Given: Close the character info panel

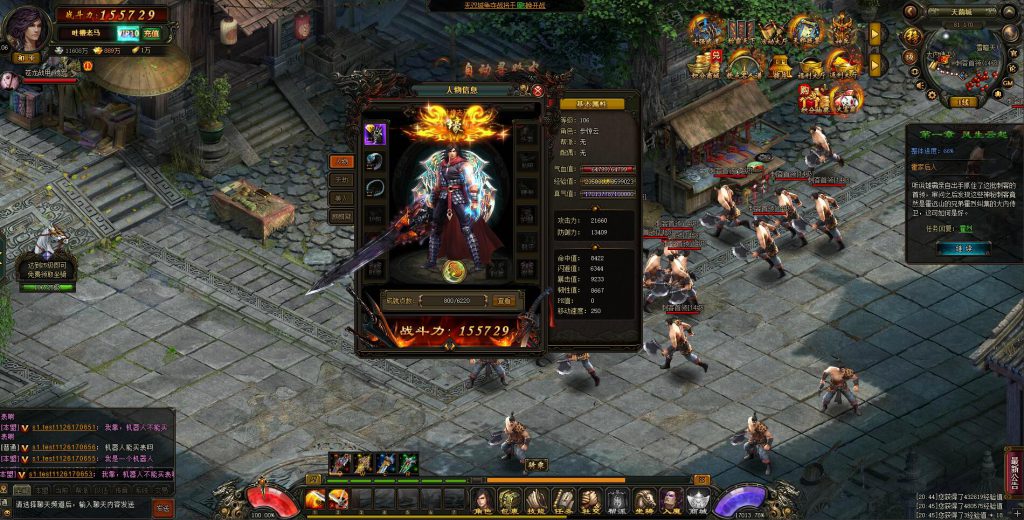Looking at the screenshot, I should pyautogui.click(x=538, y=90).
